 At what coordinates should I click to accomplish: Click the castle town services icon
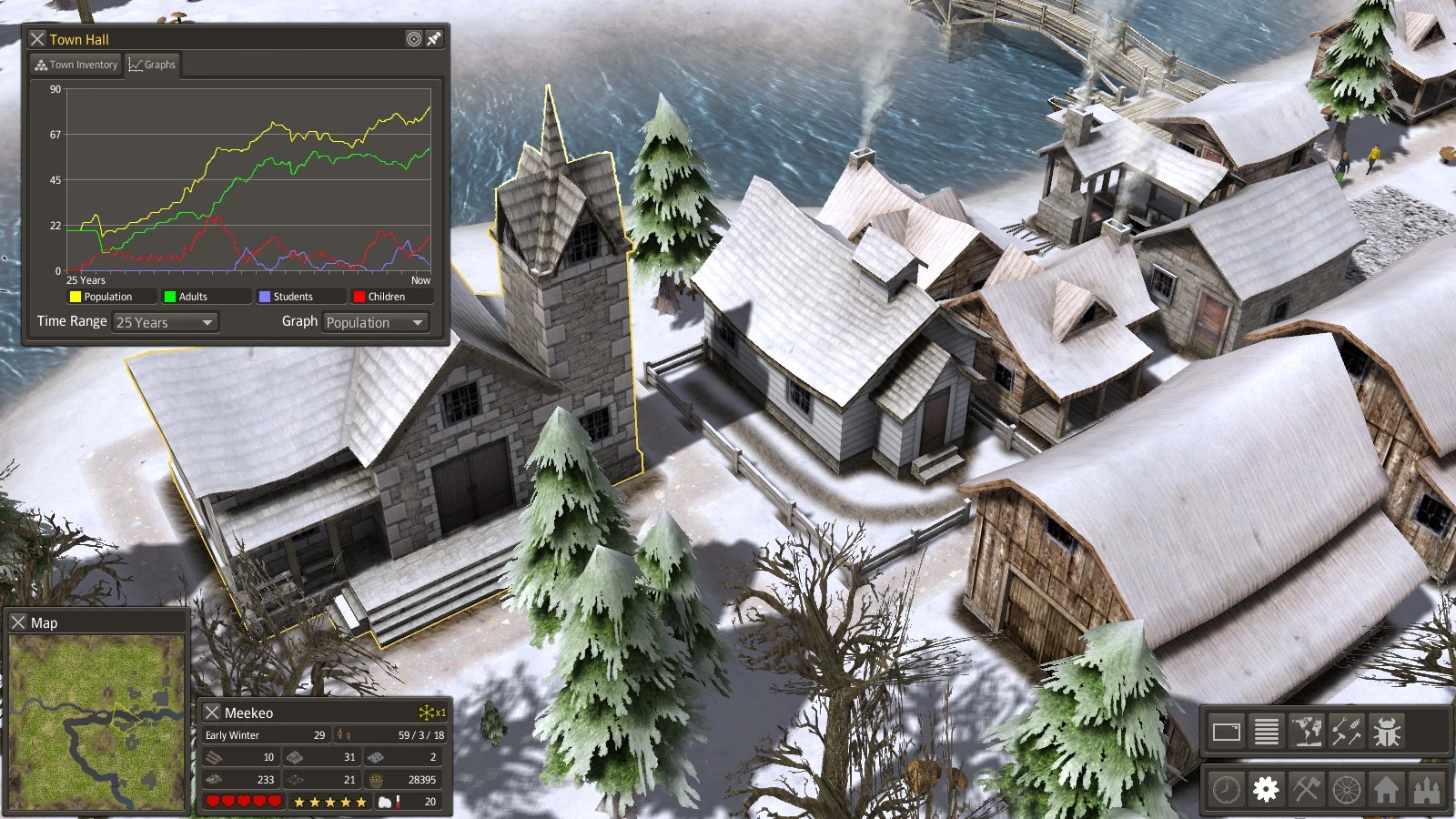1424,789
